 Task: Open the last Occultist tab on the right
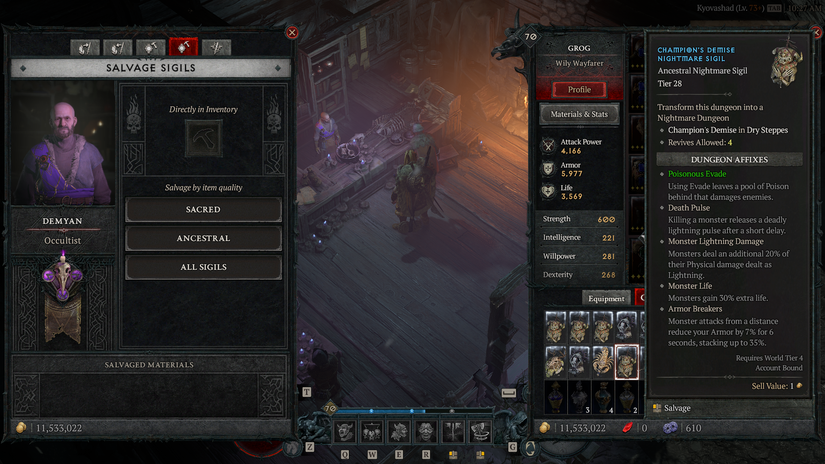click(216, 47)
